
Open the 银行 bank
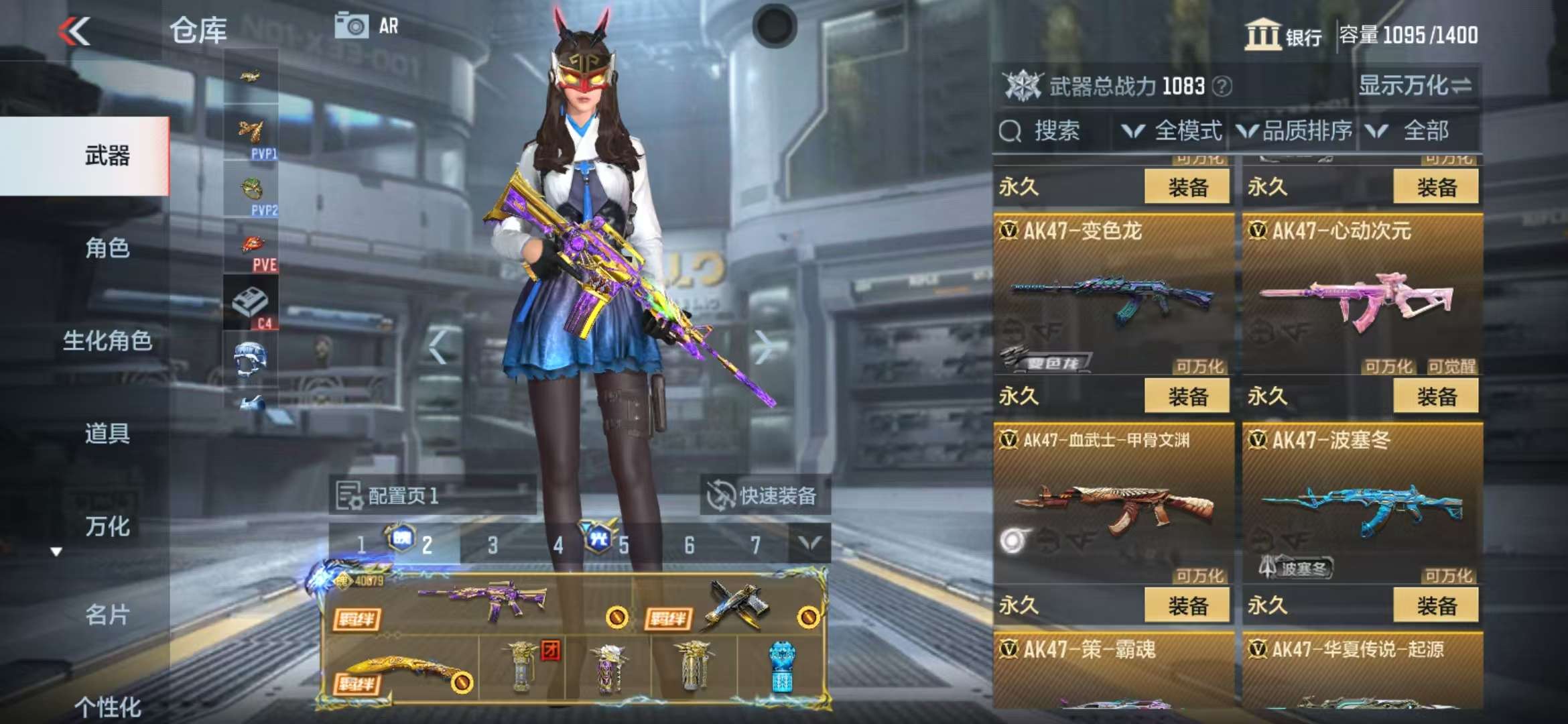click(1283, 35)
